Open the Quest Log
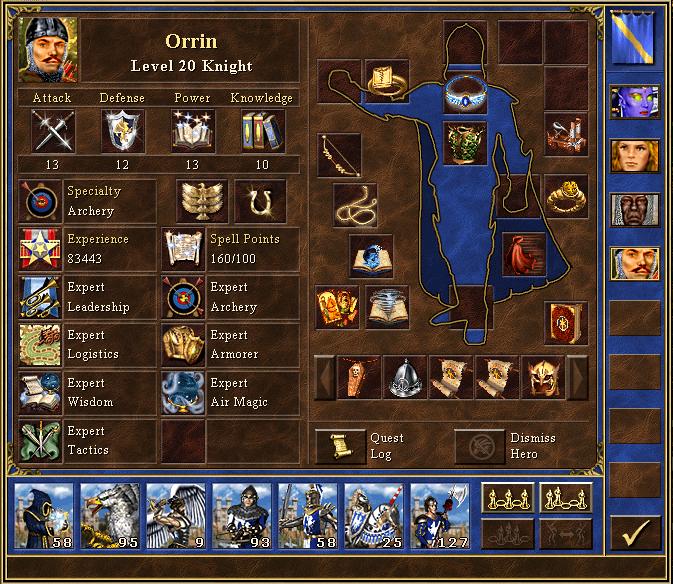 tap(341, 446)
